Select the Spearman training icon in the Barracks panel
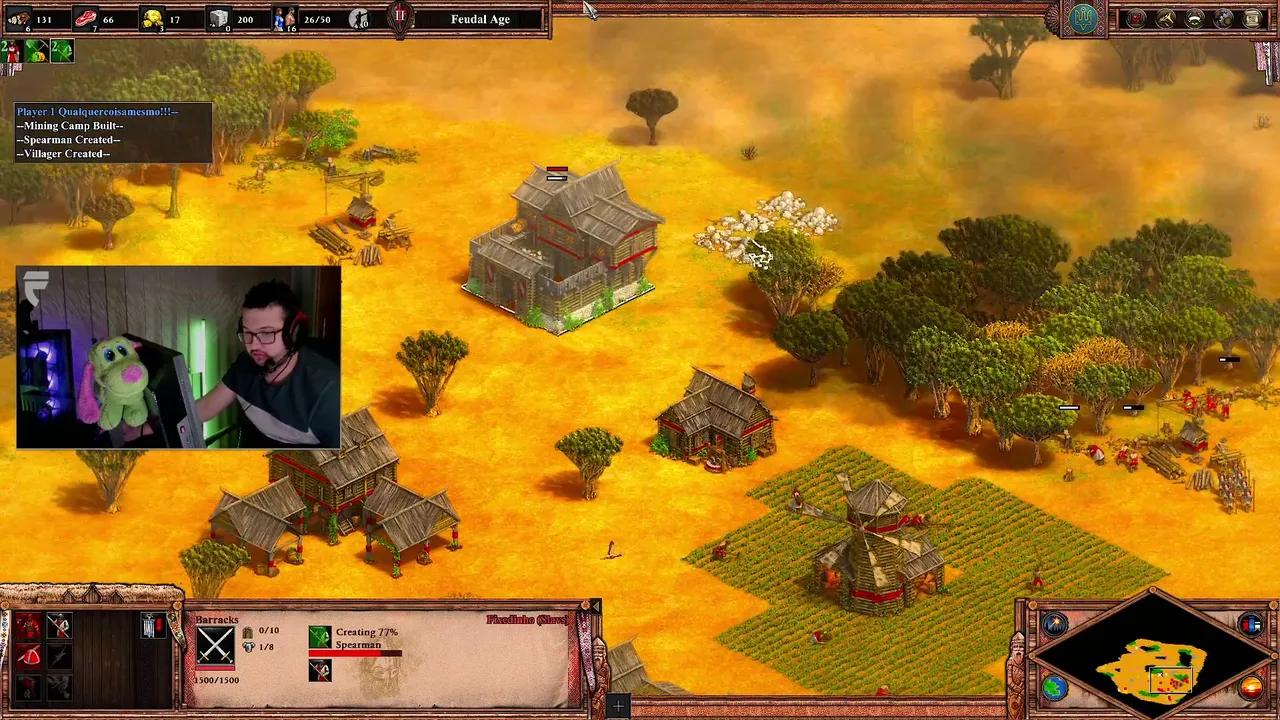The image size is (1280, 720). [58, 625]
